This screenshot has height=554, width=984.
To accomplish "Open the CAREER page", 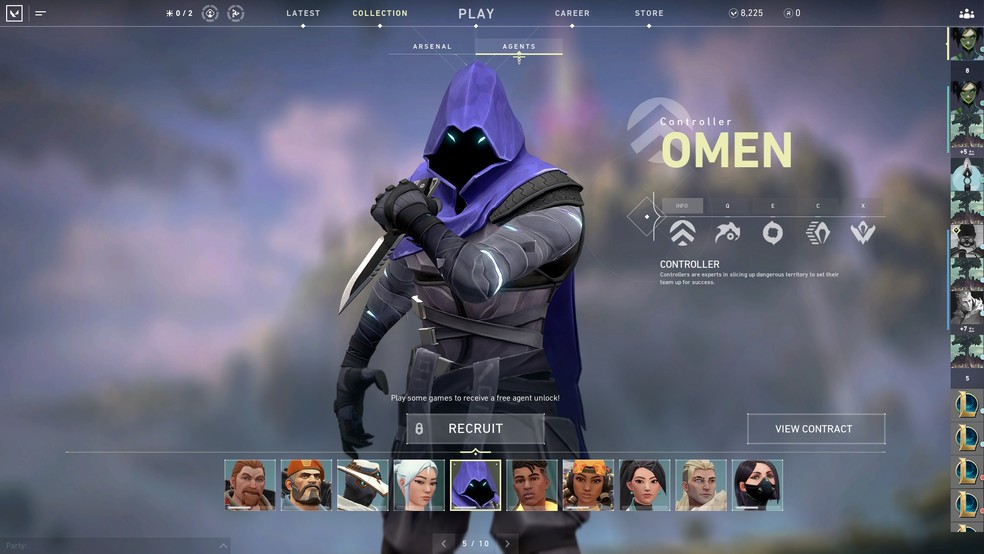I will [572, 14].
